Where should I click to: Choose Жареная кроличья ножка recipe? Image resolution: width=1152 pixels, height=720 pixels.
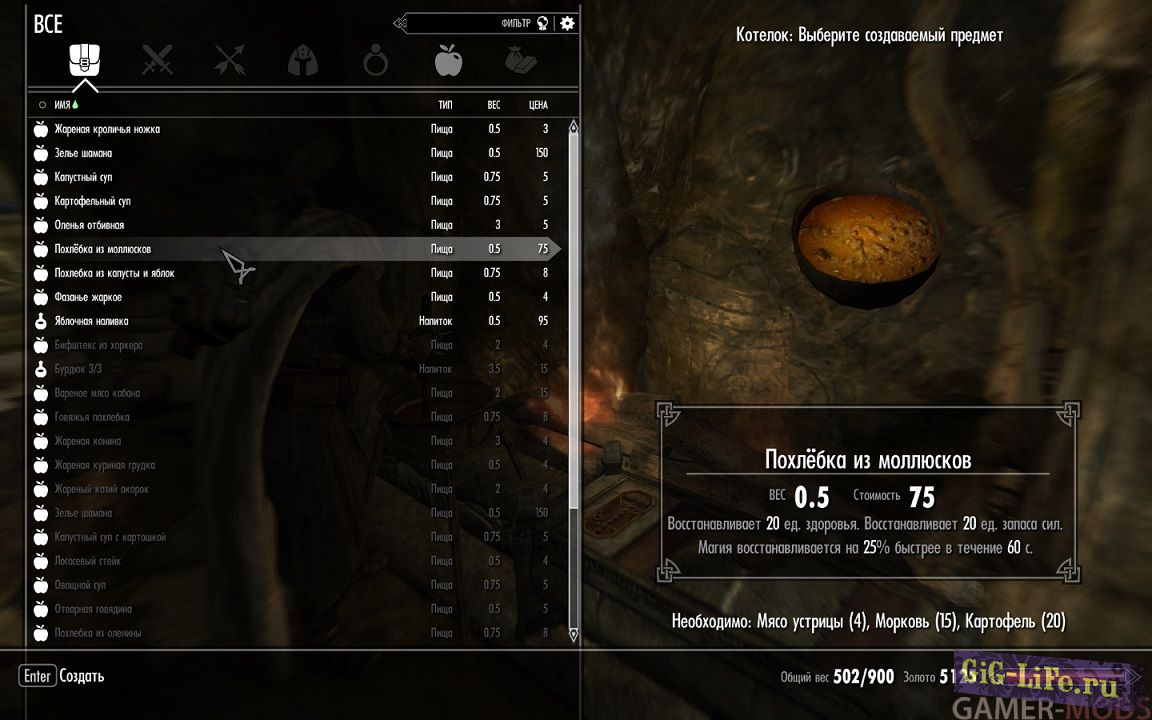click(107, 129)
